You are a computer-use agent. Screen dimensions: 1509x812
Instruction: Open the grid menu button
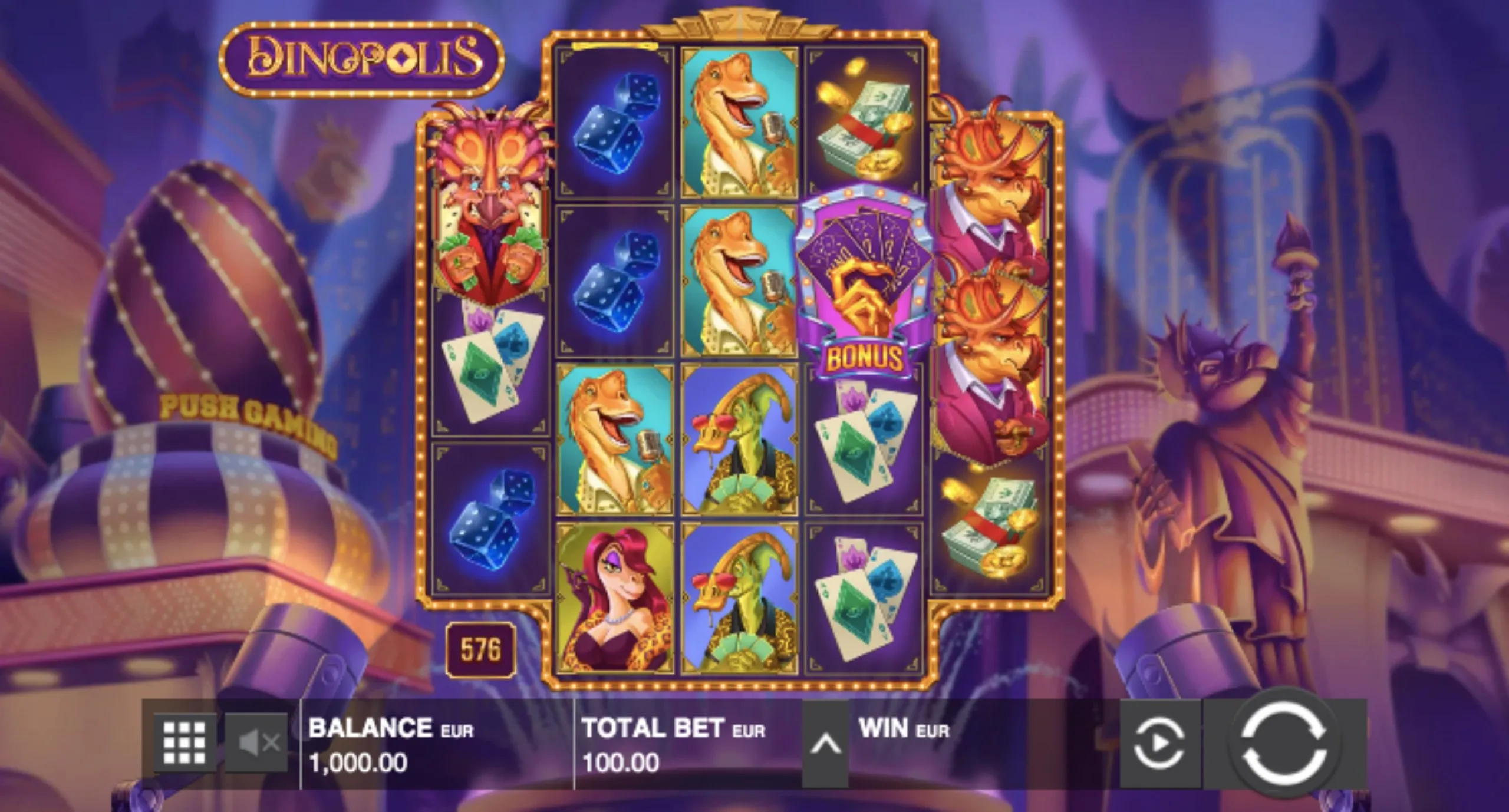[x=184, y=744]
